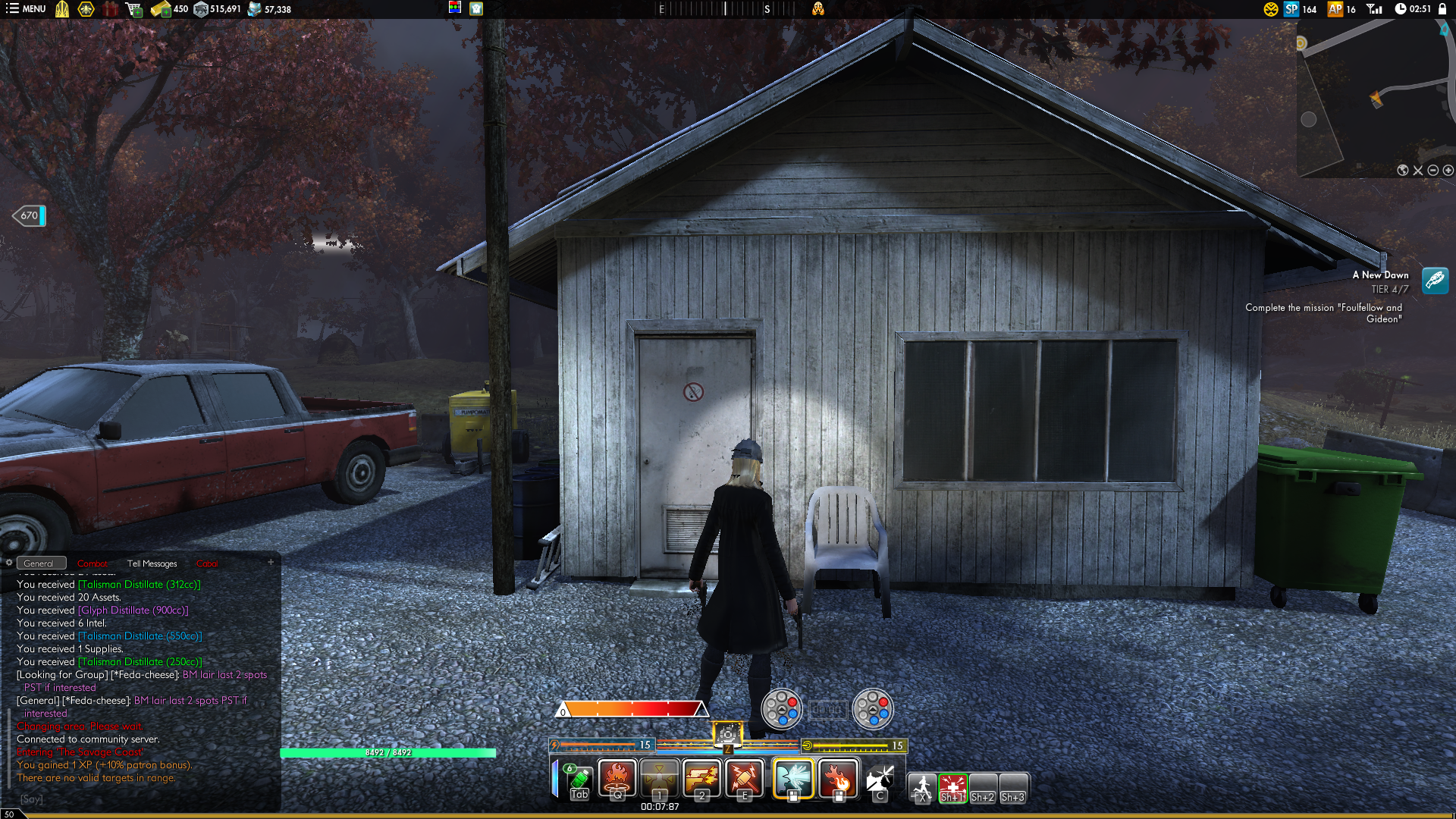Trigger the ice breath ability
This screenshot has width=1456, height=819.
coord(793,779)
